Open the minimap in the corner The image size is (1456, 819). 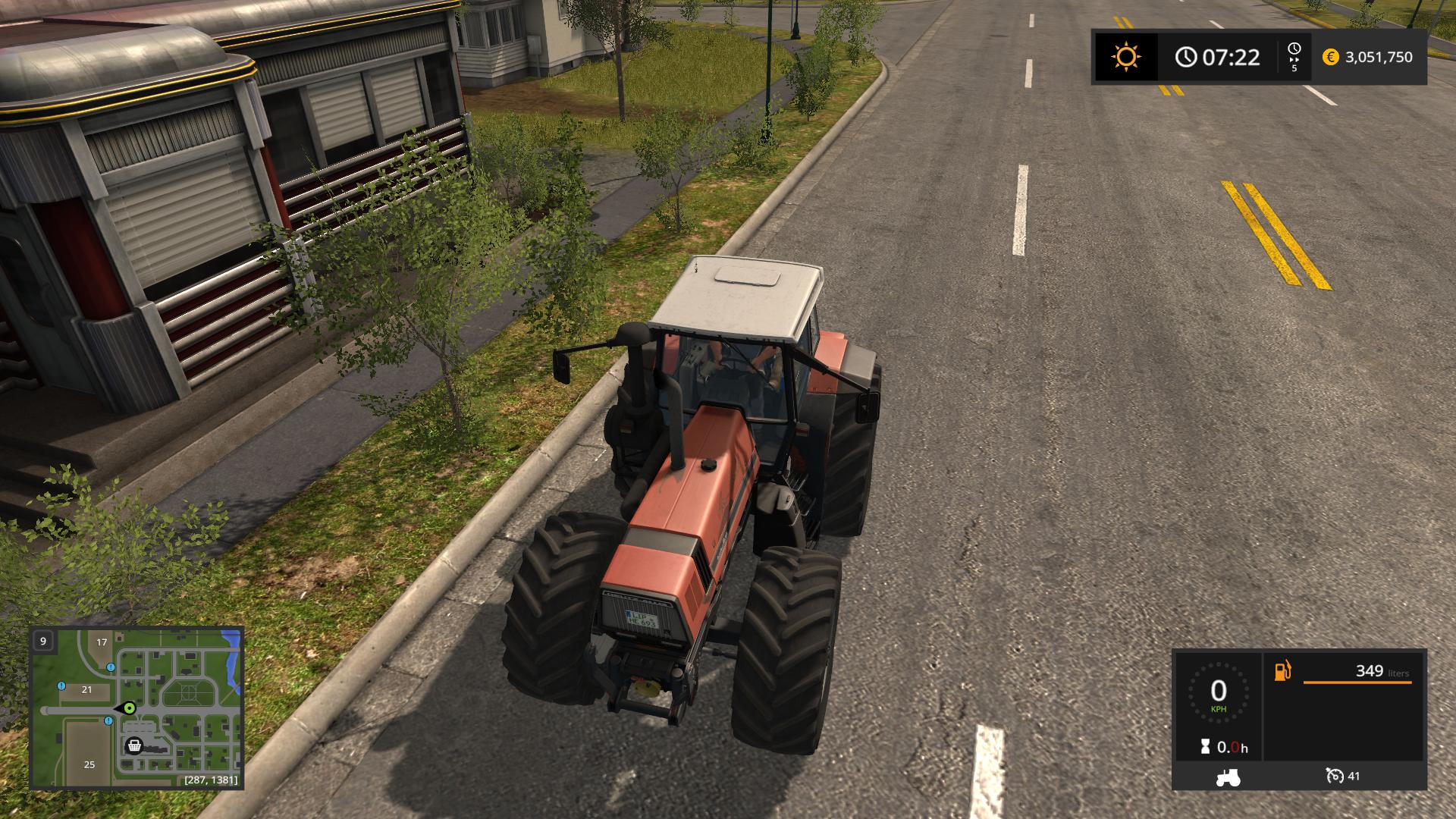(x=136, y=707)
